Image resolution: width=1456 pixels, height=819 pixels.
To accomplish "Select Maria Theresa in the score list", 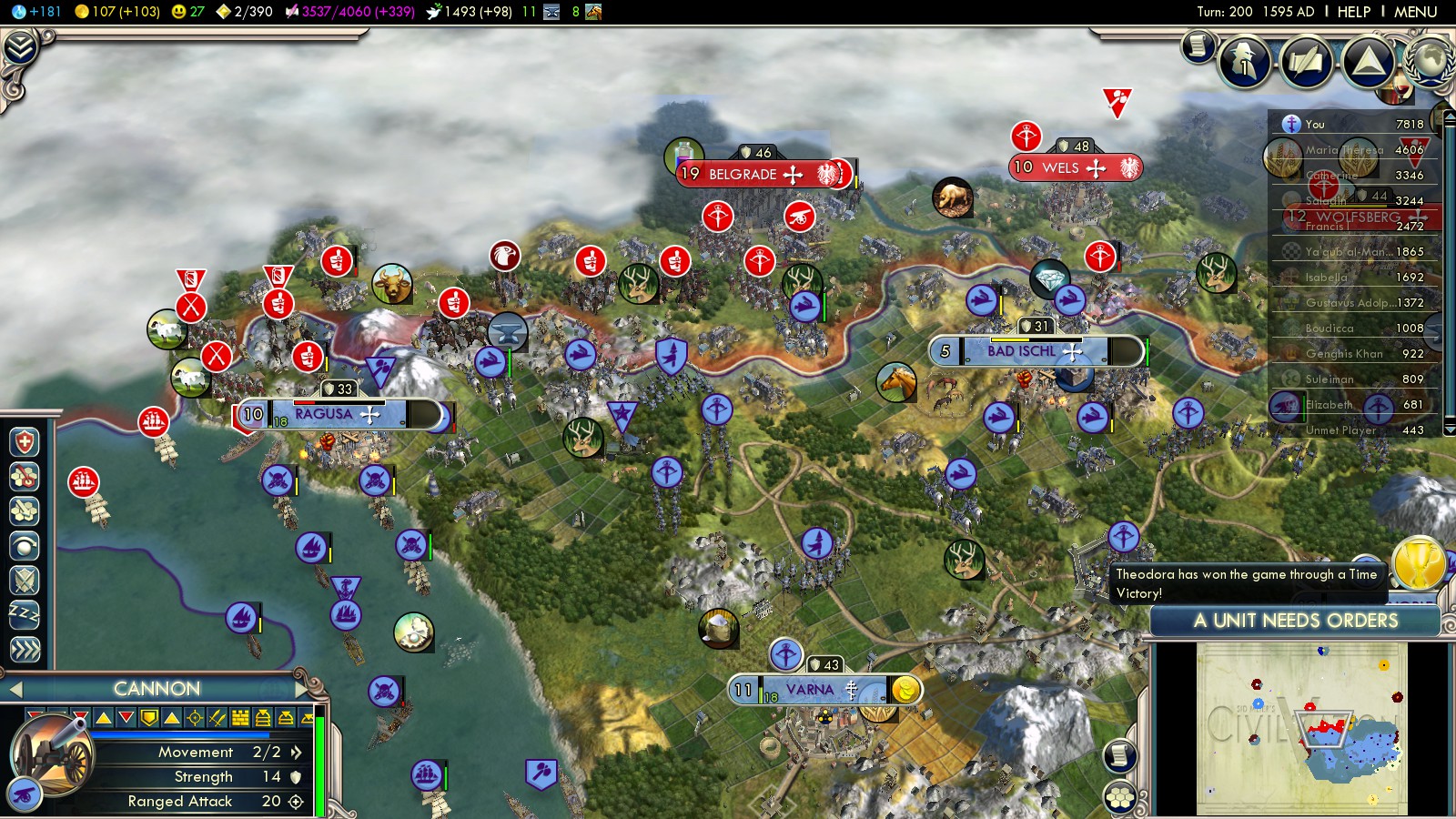I will coord(1343,150).
